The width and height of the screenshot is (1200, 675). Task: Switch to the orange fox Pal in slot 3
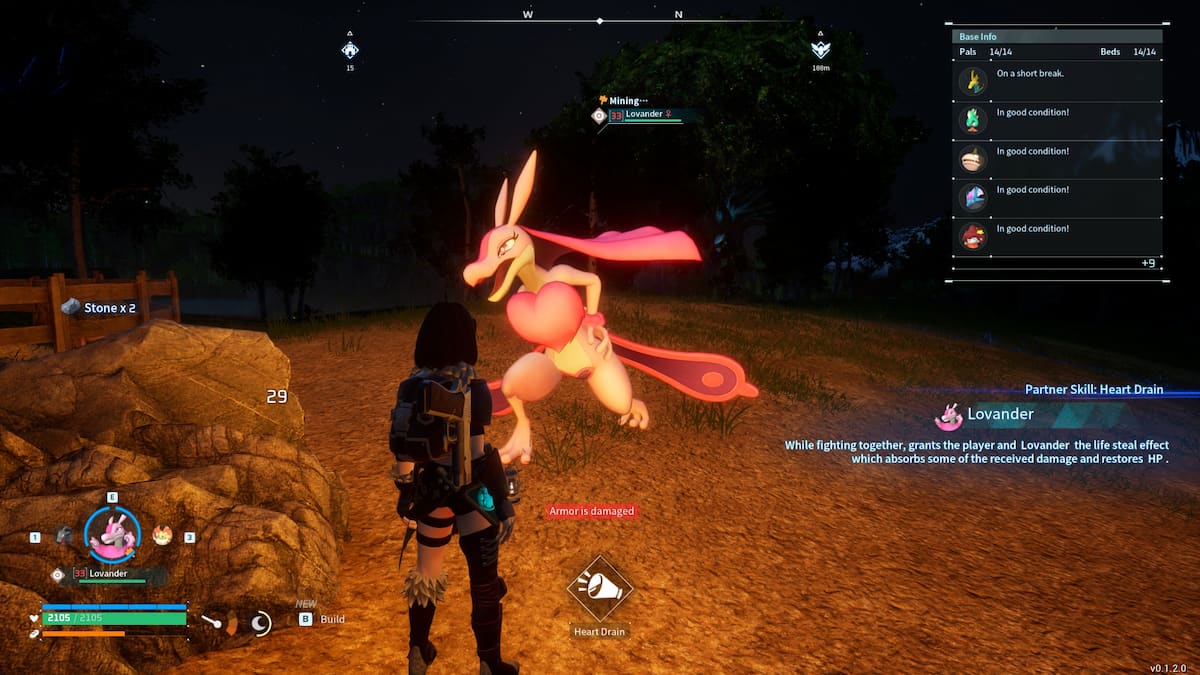[x=162, y=535]
